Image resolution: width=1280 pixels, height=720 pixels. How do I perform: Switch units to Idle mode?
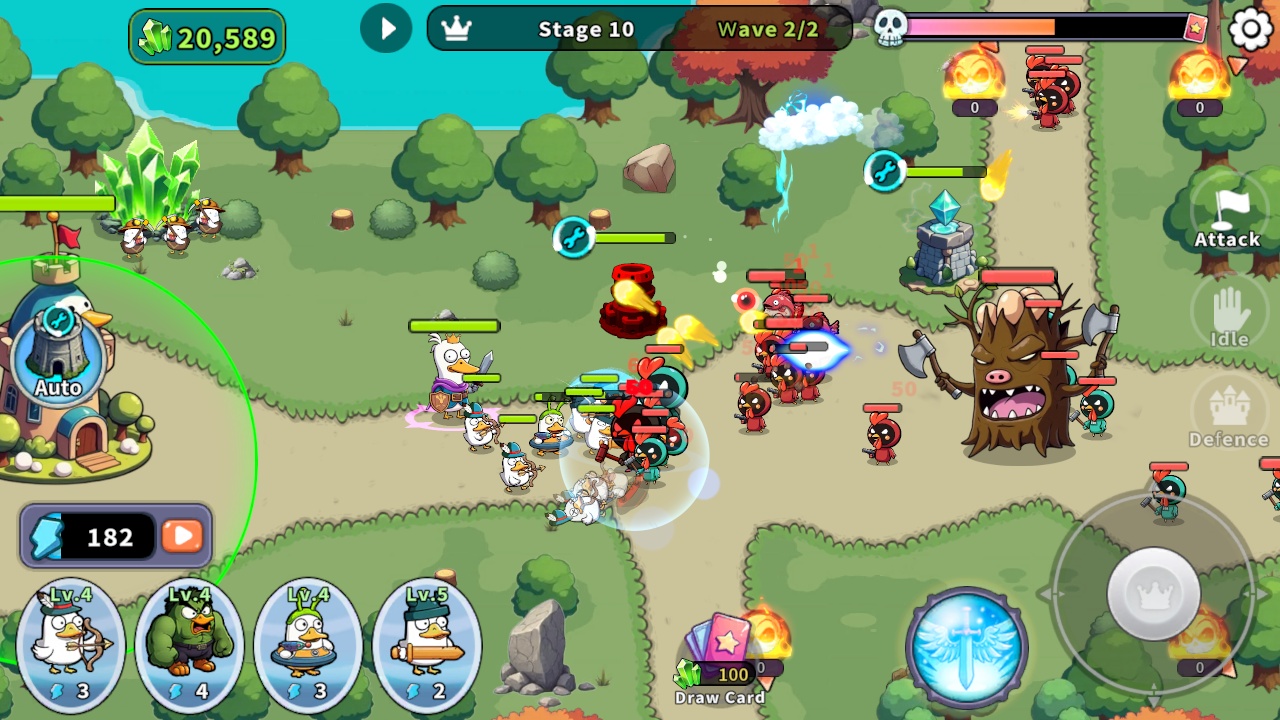click(1229, 316)
